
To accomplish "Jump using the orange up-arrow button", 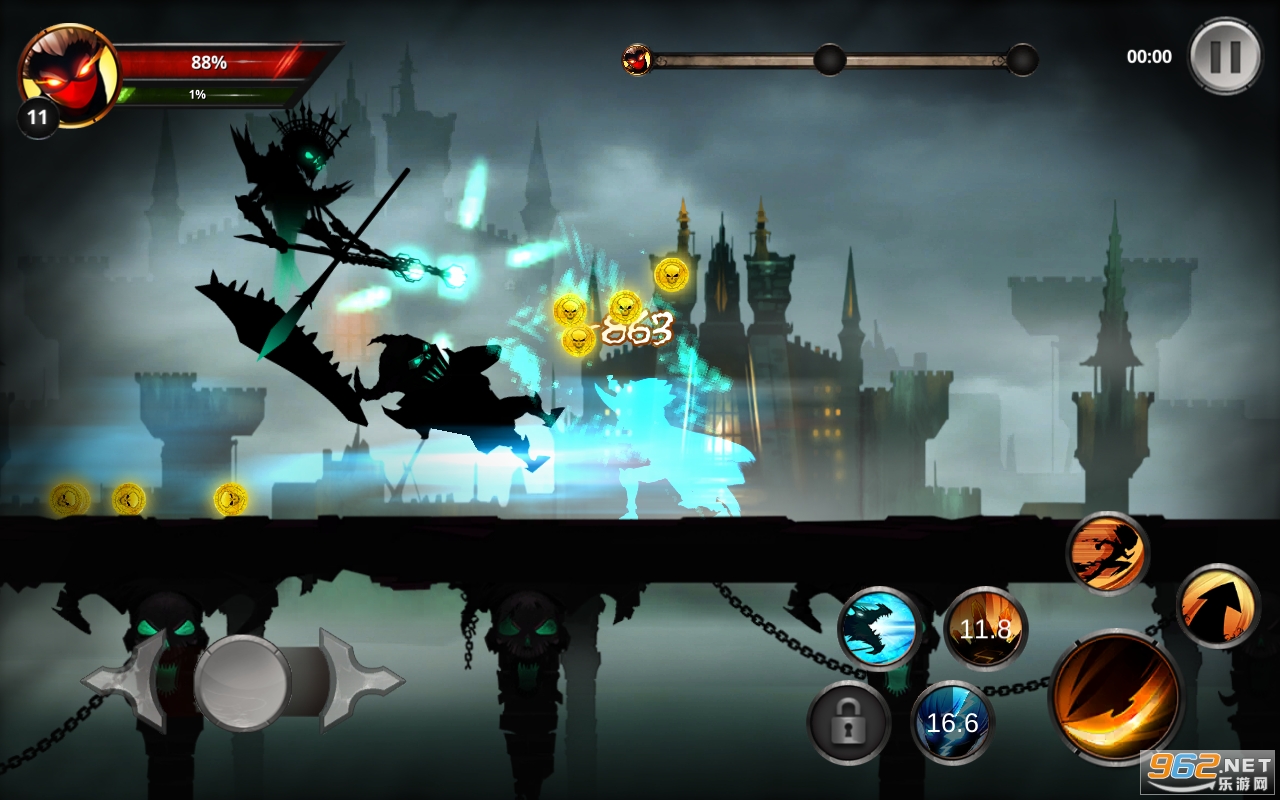I will coord(1217,606).
